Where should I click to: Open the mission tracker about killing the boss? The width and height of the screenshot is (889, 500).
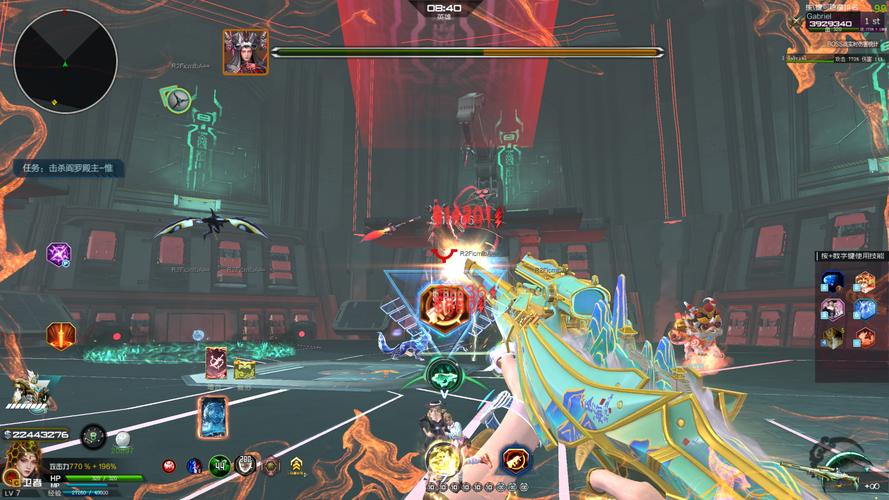(68, 168)
